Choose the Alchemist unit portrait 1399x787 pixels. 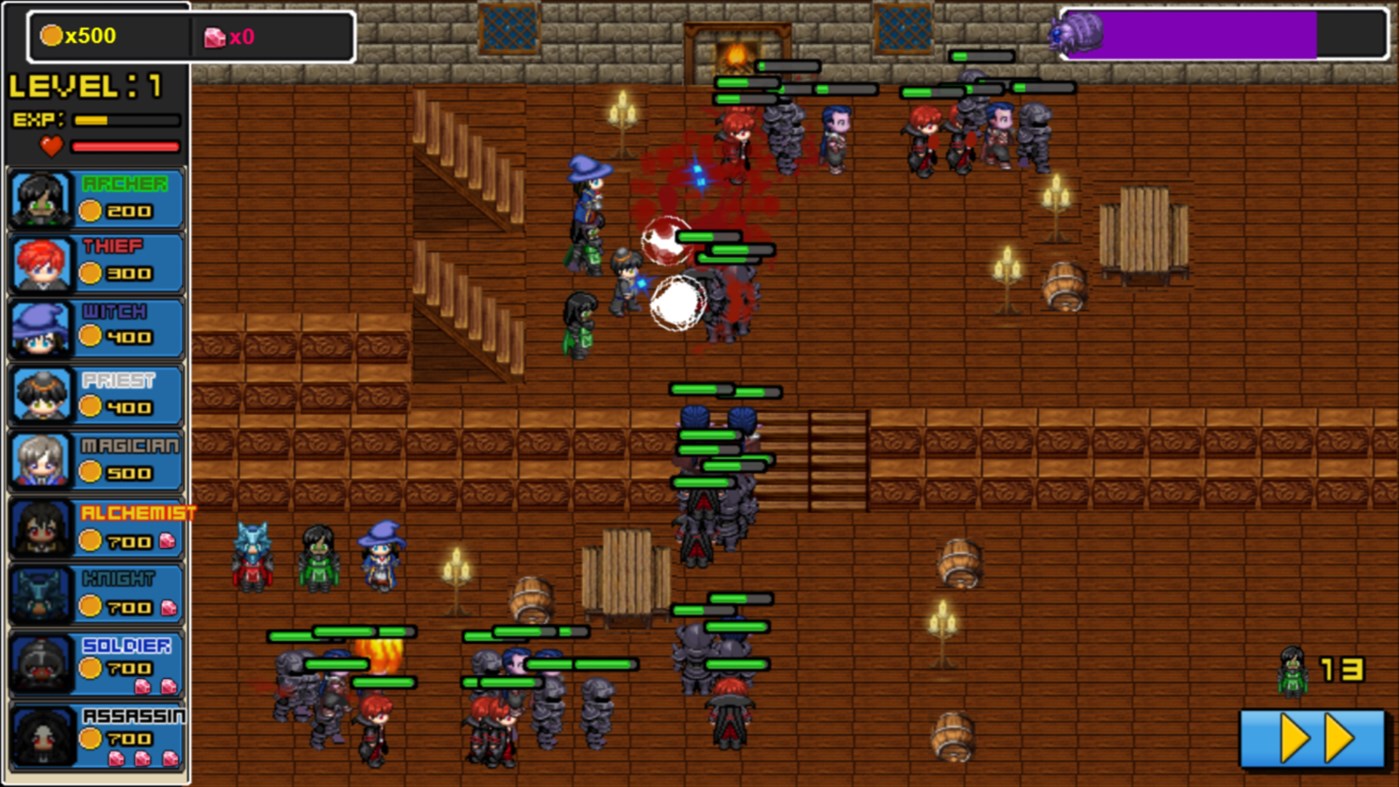pyautogui.click(x=40, y=526)
